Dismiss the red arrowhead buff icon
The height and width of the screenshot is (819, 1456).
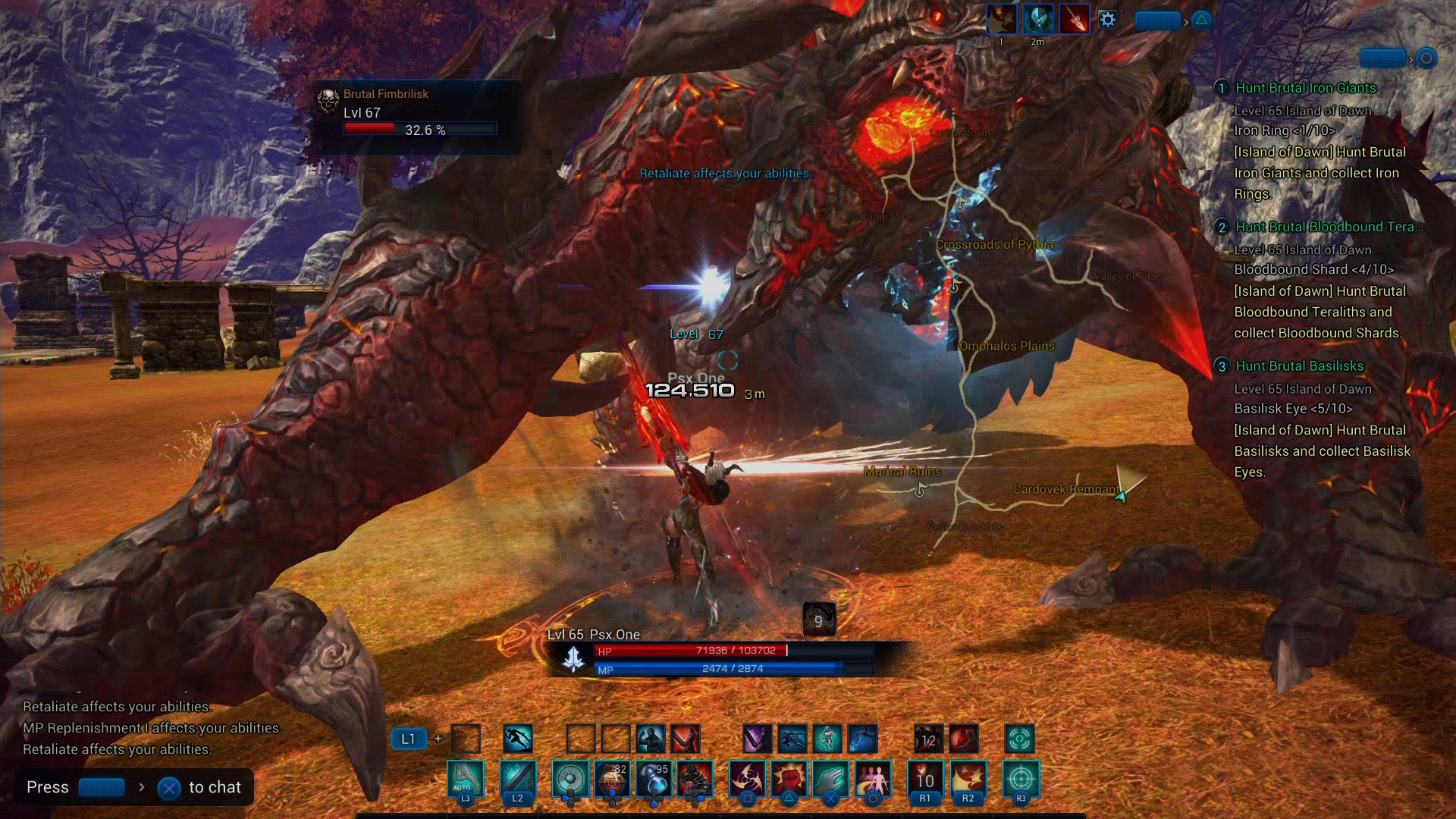(x=1075, y=19)
